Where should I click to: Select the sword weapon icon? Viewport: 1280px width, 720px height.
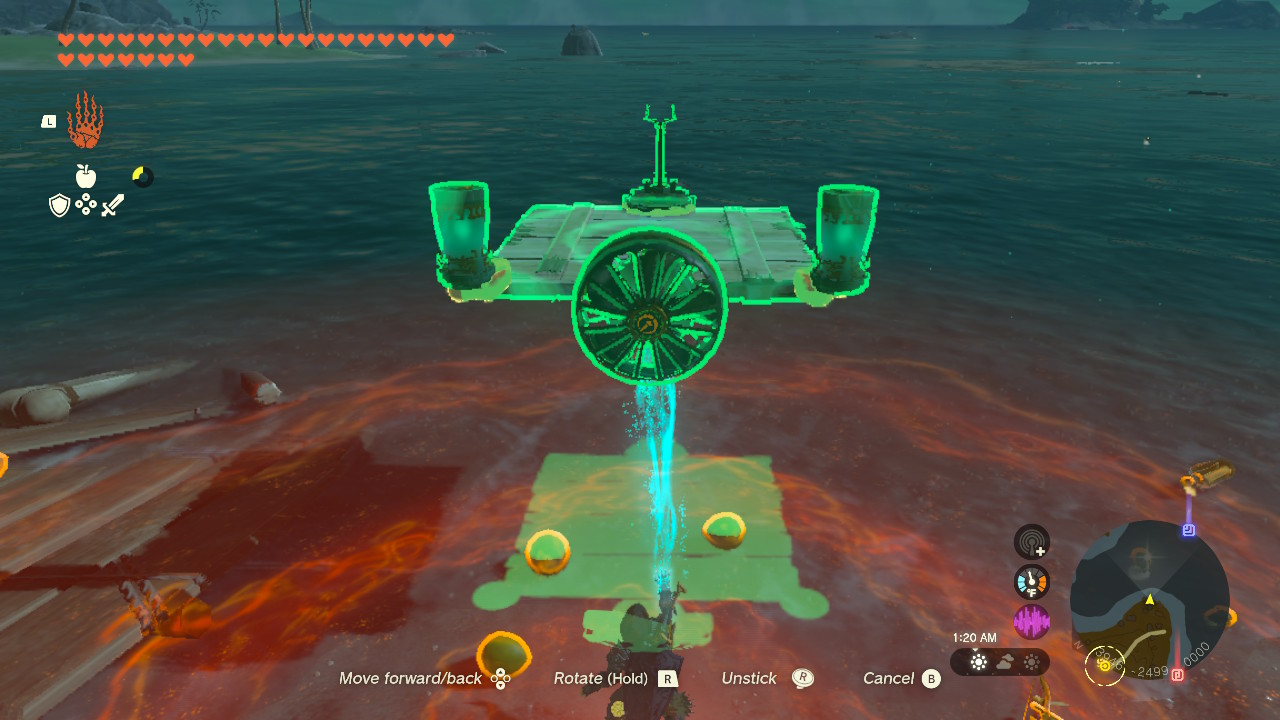coord(113,205)
